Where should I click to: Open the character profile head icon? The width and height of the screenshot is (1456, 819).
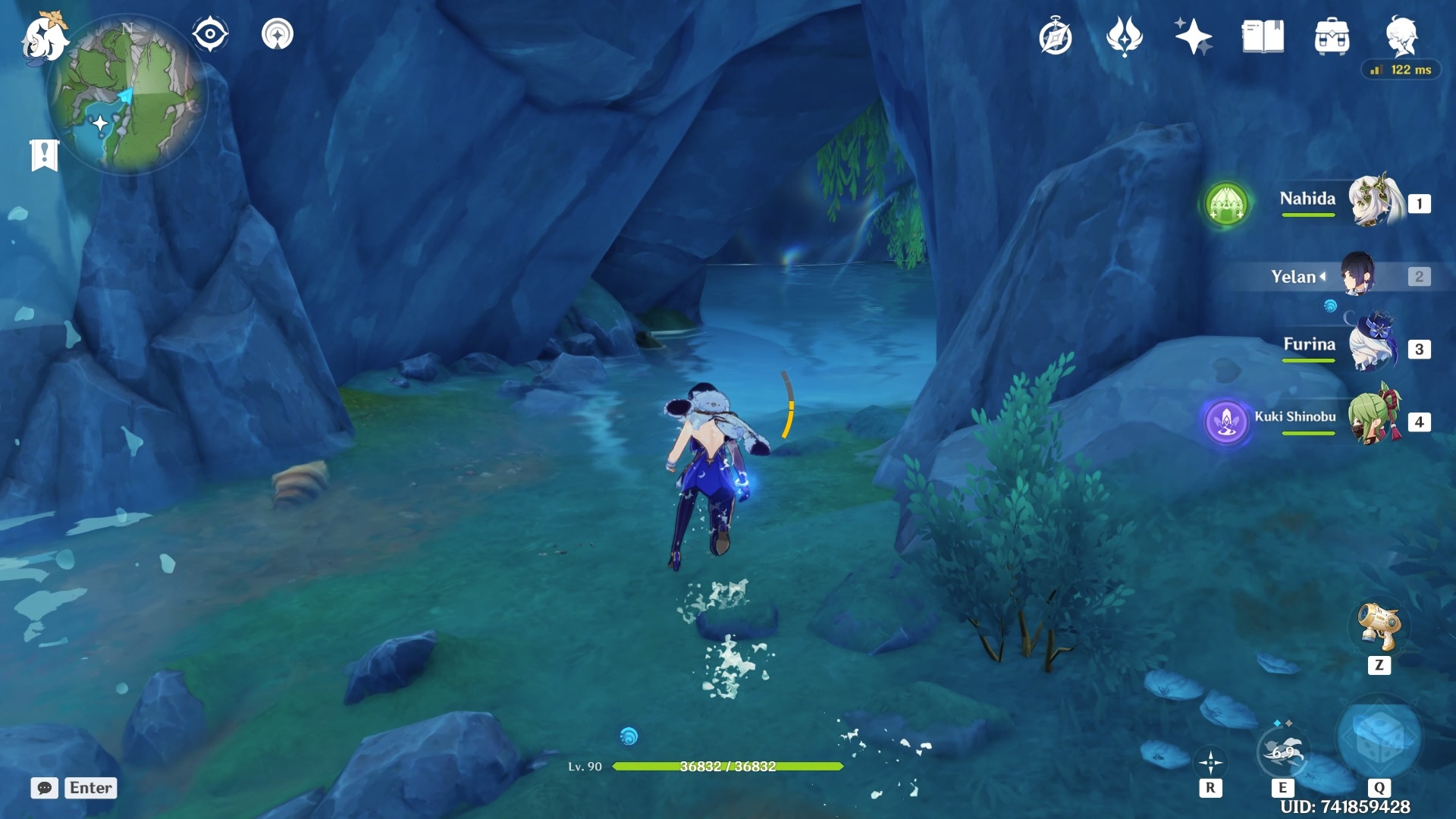click(1401, 36)
